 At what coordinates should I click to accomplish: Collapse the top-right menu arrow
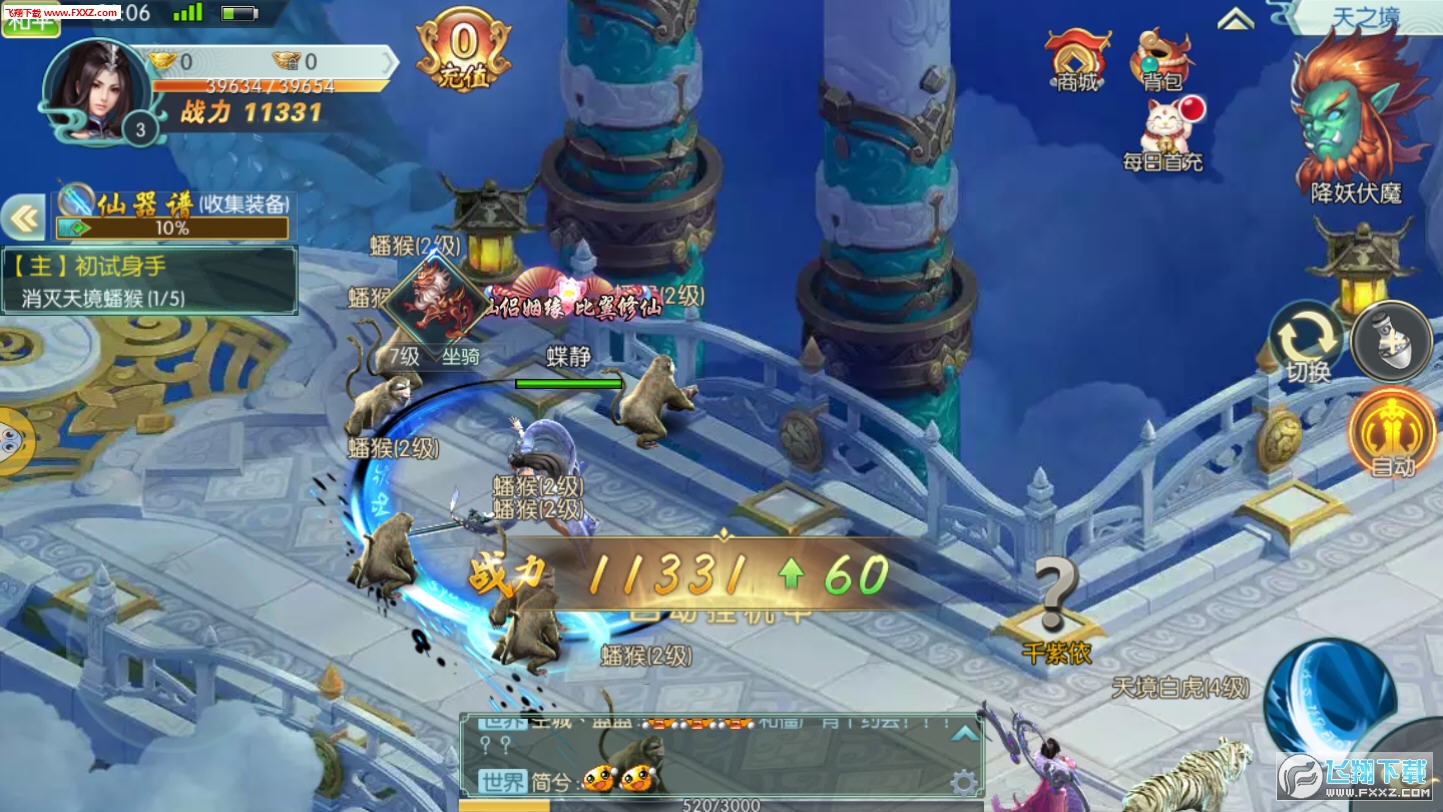click(x=1236, y=19)
